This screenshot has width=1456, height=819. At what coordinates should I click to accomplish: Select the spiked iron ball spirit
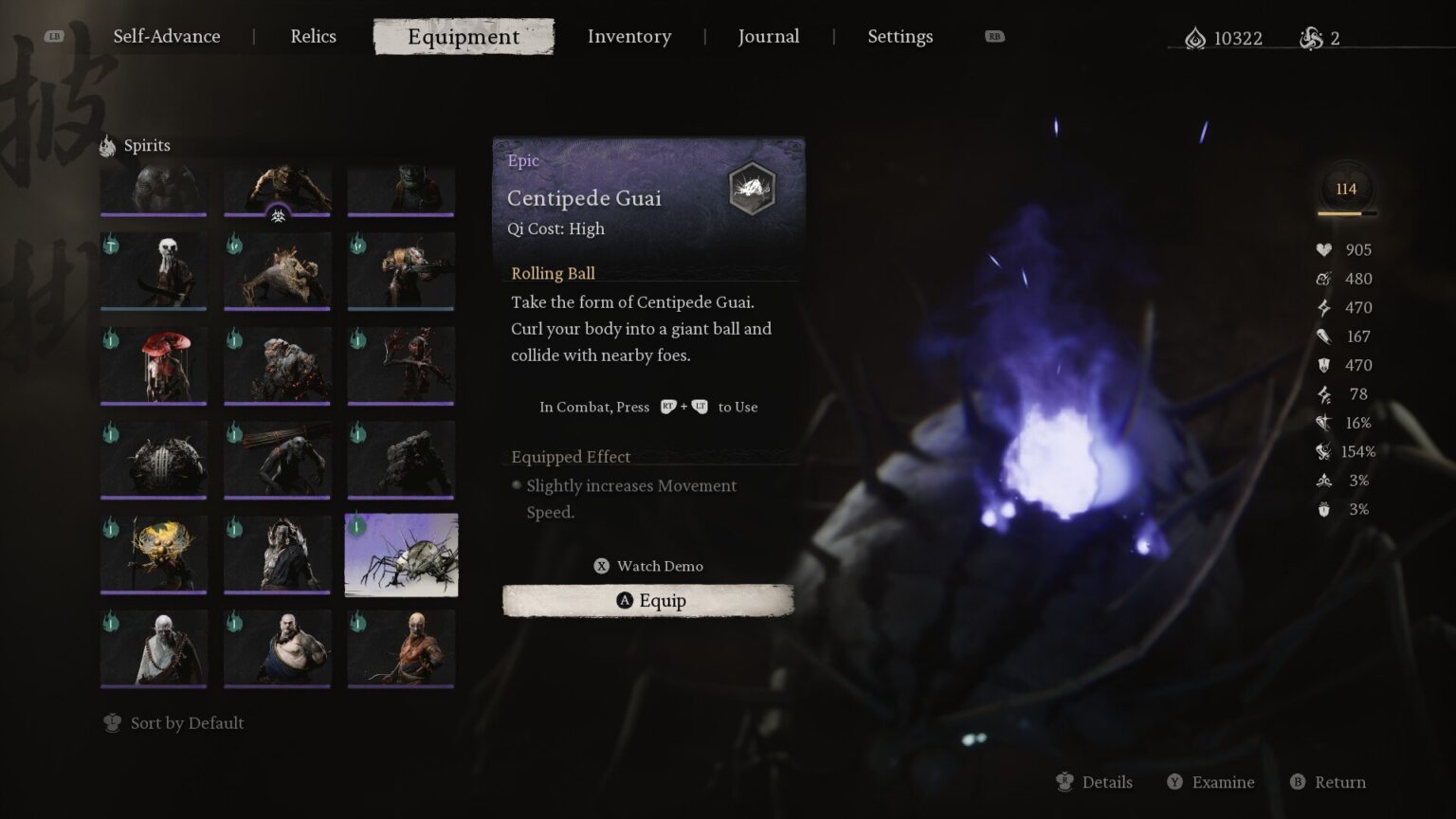click(154, 461)
